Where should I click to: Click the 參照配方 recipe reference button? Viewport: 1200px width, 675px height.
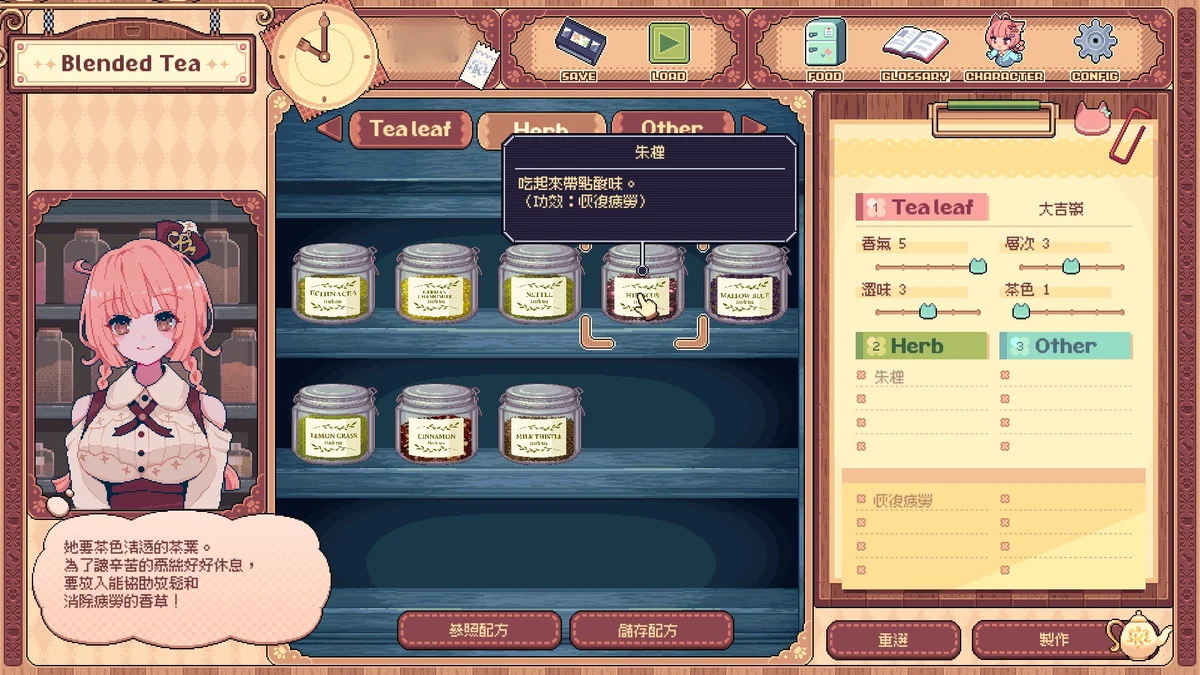(480, 631)
